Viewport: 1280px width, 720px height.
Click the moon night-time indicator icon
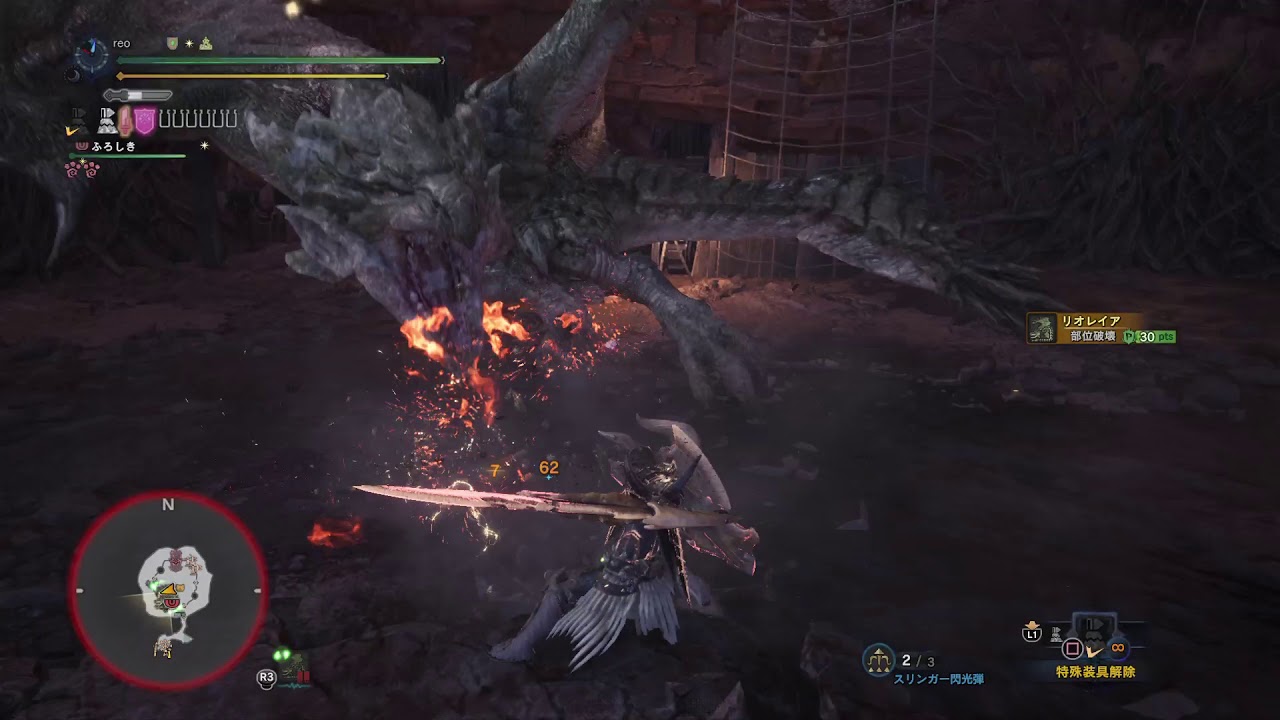coord(71,74)
